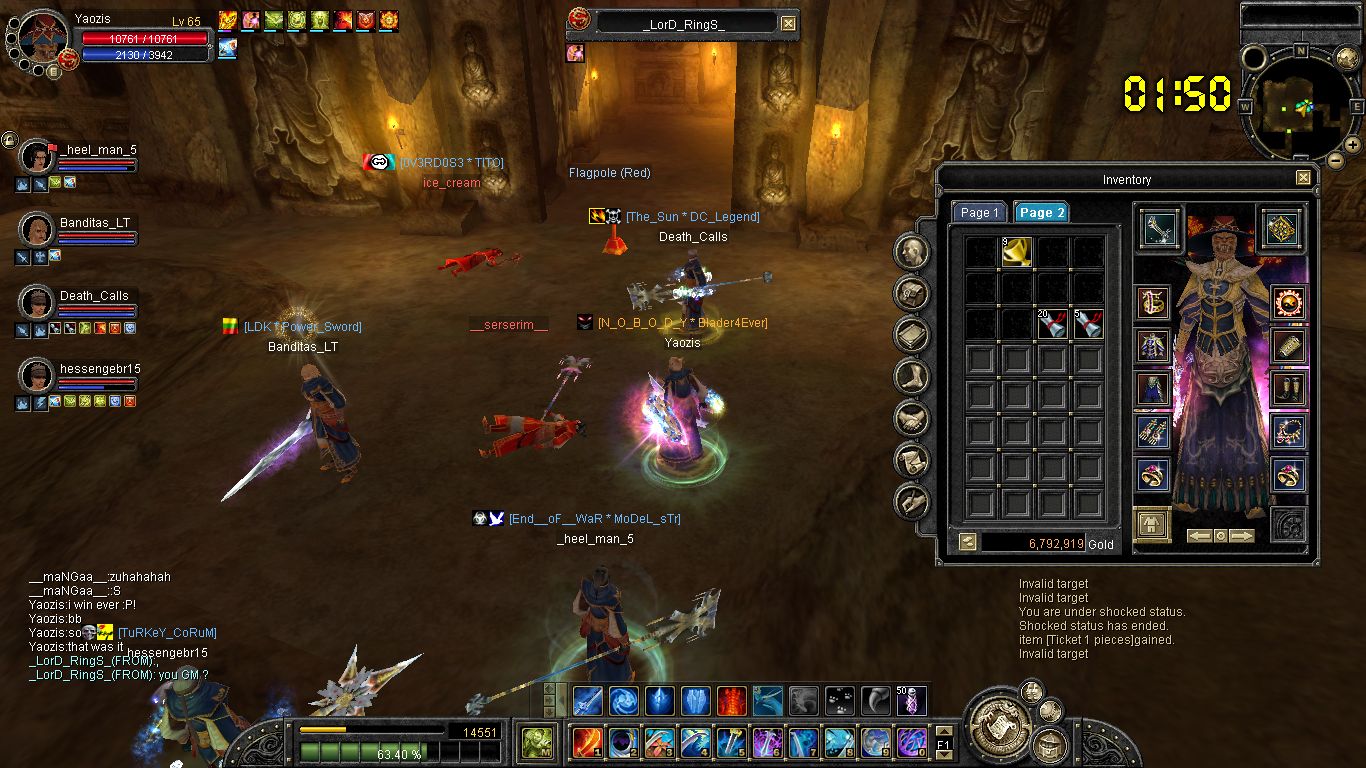Click the green character icon marked M
Image resolution: width=1366 pixels, height=768 pixels.
point(538,742)
